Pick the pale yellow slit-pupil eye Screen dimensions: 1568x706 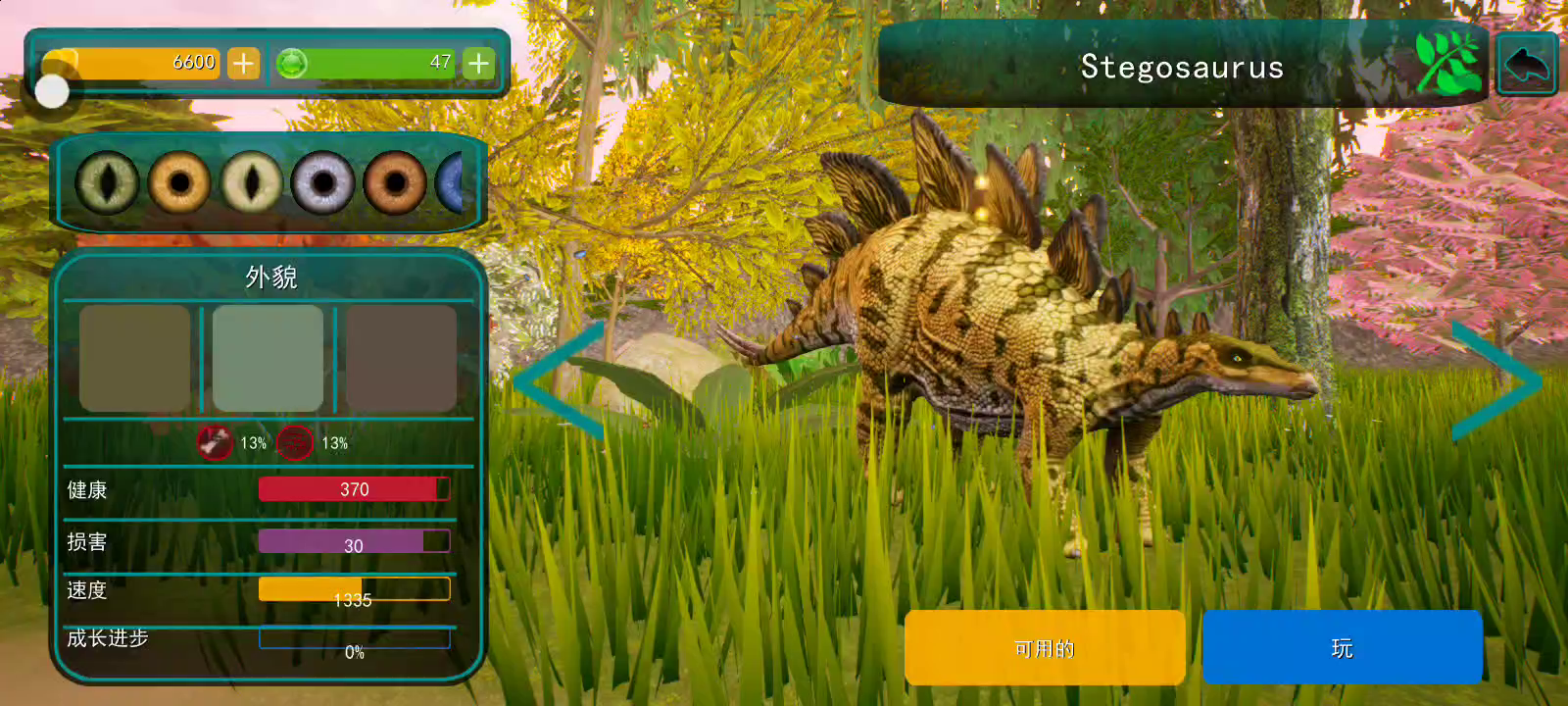[x=251, y=182]
